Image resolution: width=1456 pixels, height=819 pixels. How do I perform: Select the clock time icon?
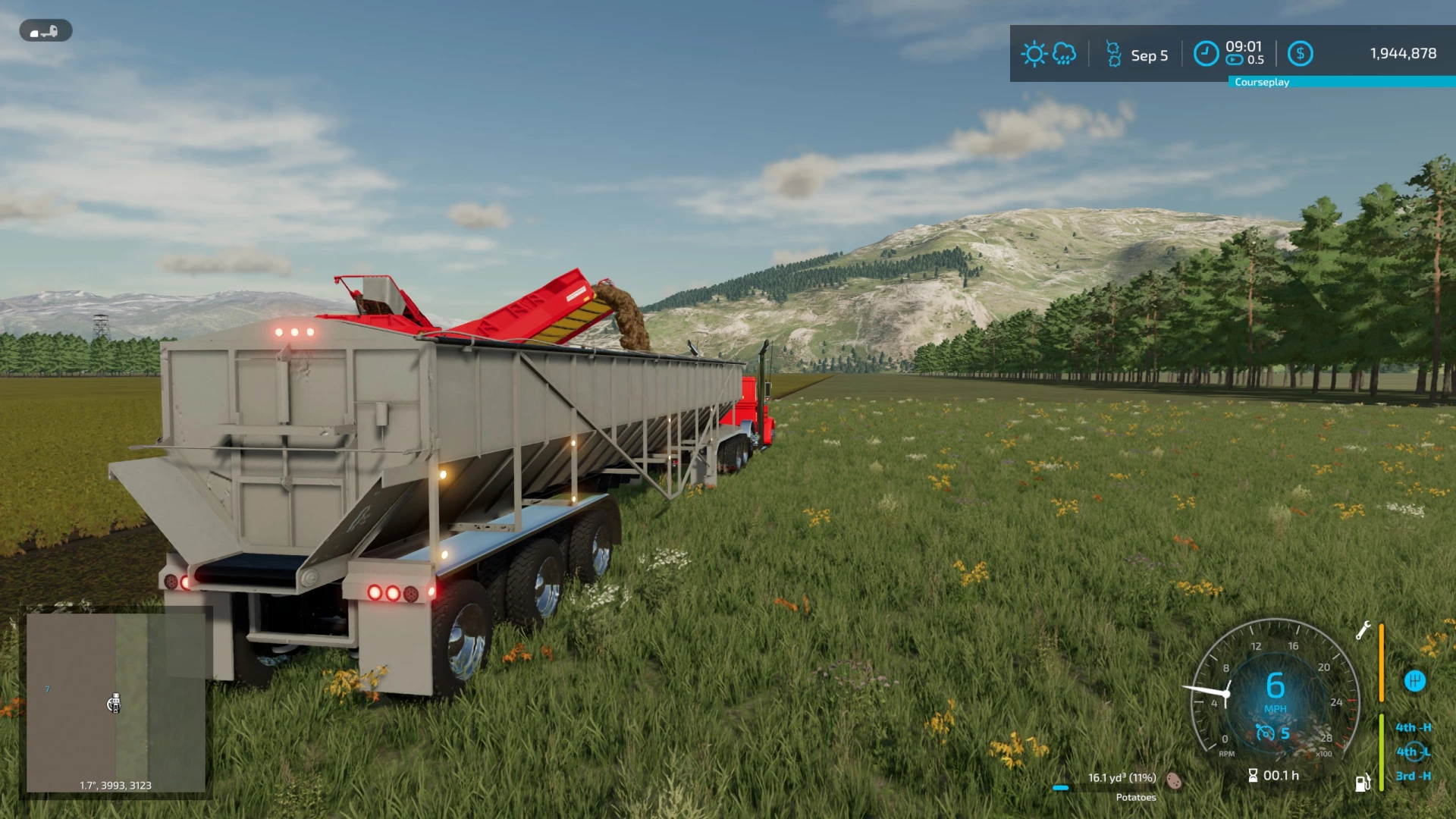pos(1206,54)
